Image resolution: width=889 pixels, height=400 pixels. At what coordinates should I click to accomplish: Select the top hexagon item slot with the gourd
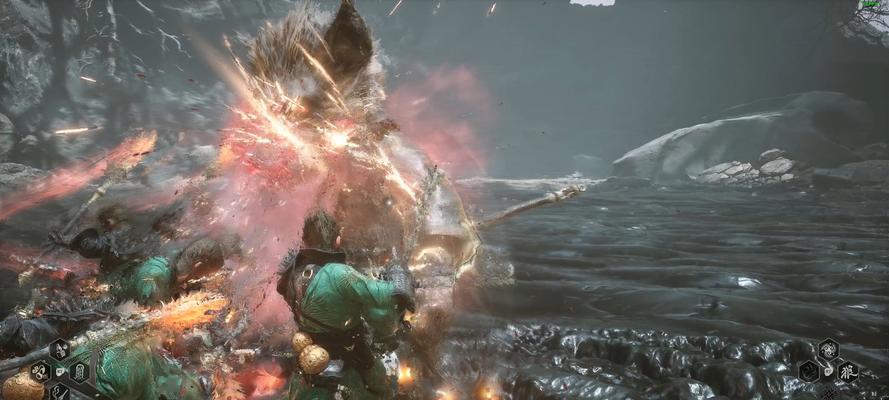click(59, 350)
